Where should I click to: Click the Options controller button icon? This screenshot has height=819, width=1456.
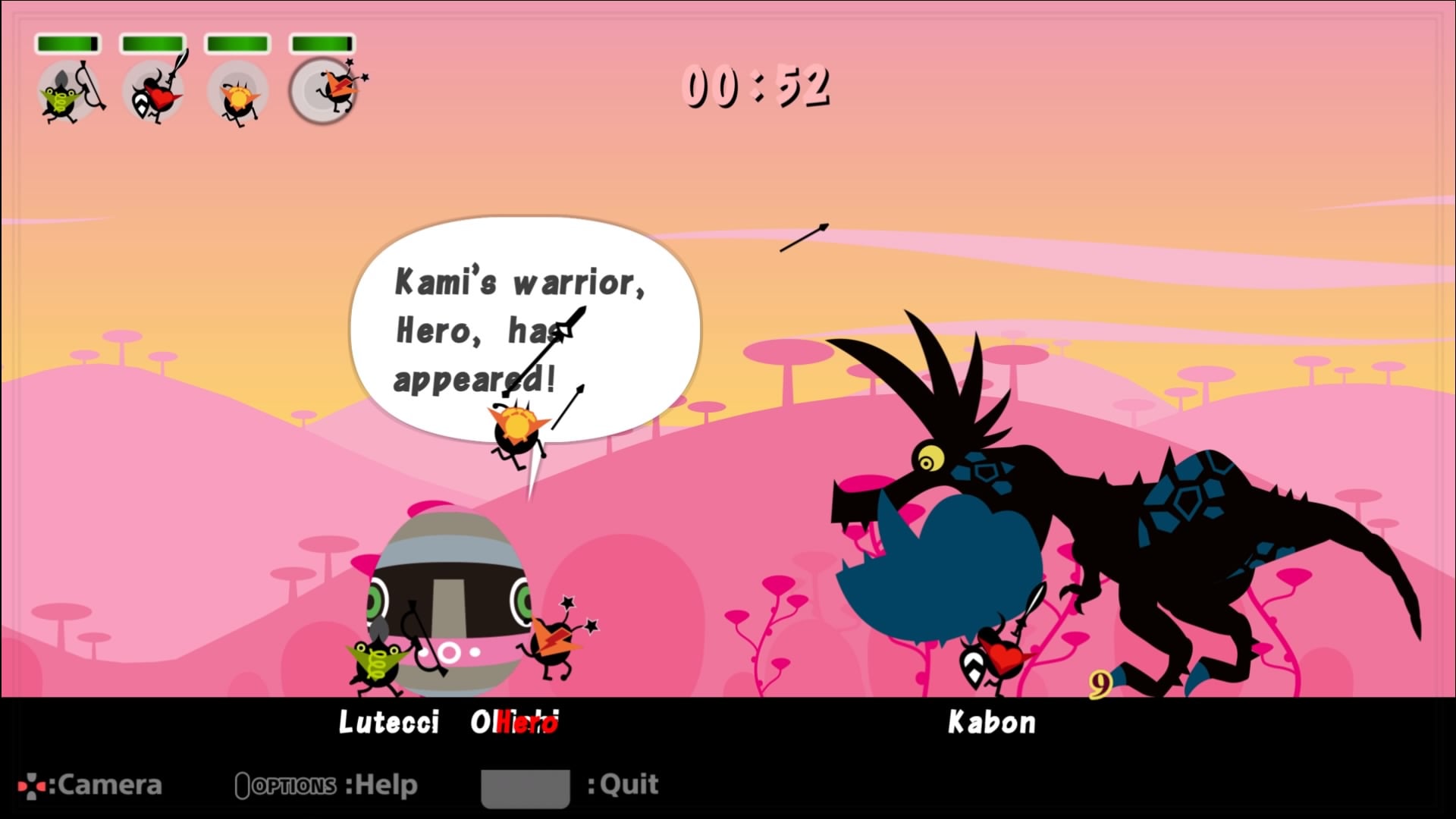[244, 785]
